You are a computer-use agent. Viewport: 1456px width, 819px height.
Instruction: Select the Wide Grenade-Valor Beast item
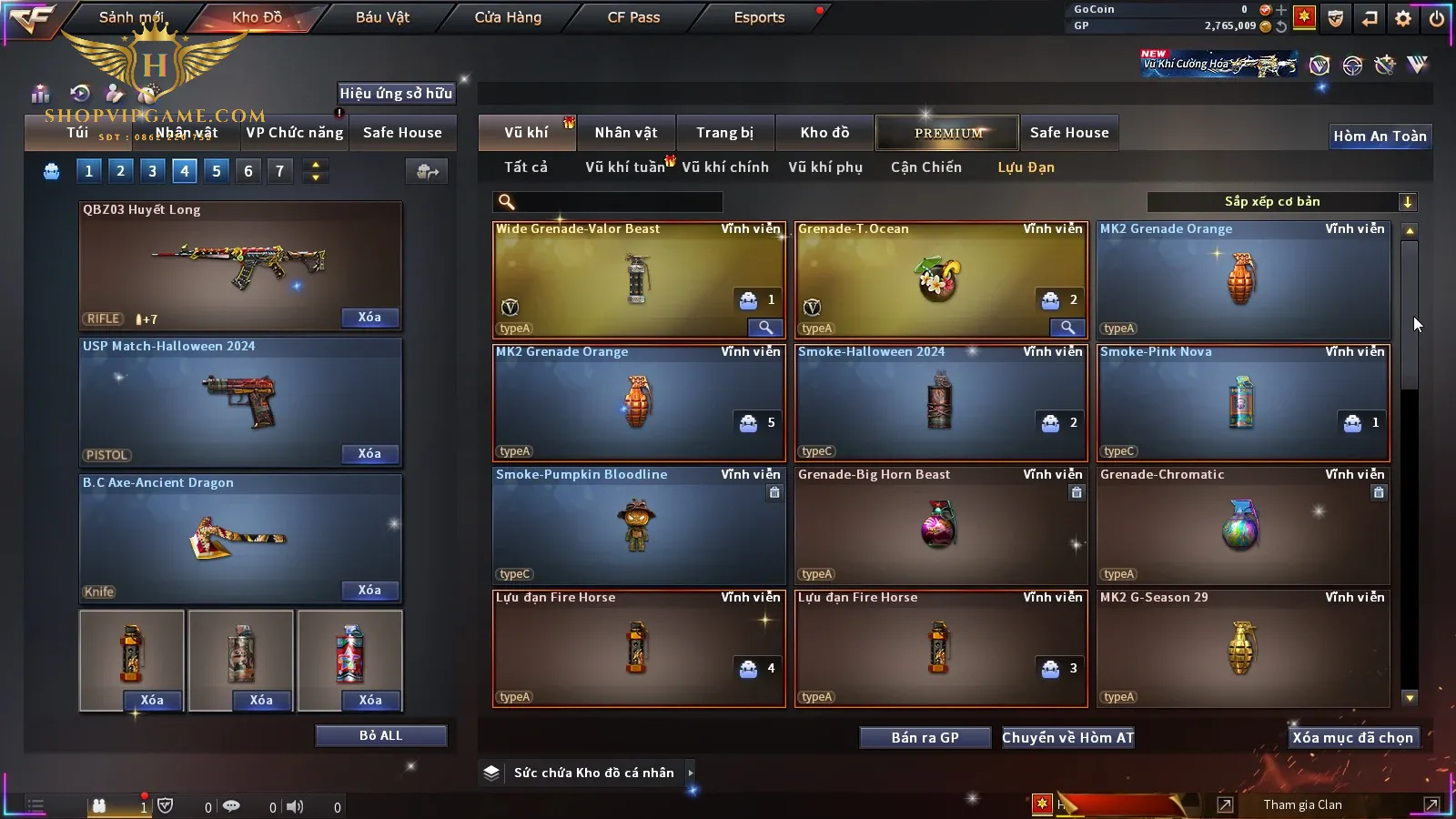pos(638,279)
